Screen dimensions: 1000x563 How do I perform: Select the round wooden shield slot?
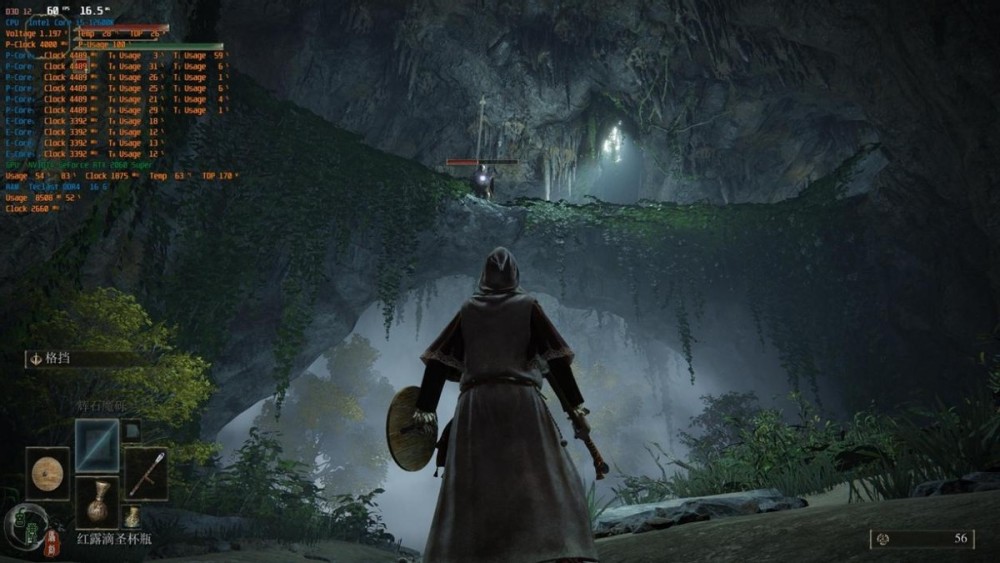47,474
